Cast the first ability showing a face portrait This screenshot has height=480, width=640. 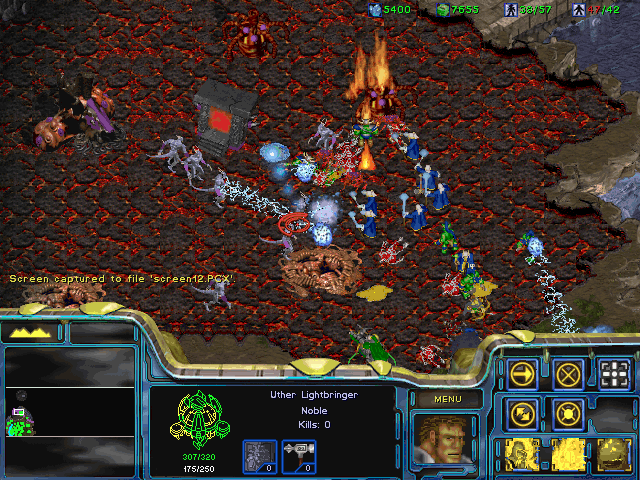(523, 455)
